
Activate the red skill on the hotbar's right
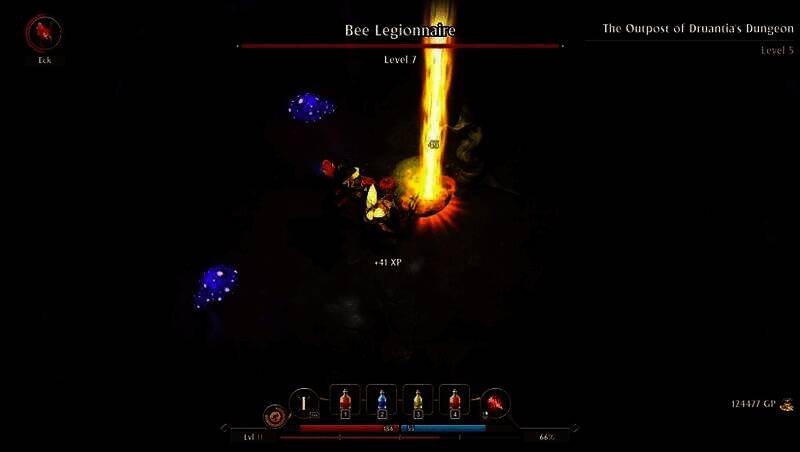pos(496,403)
